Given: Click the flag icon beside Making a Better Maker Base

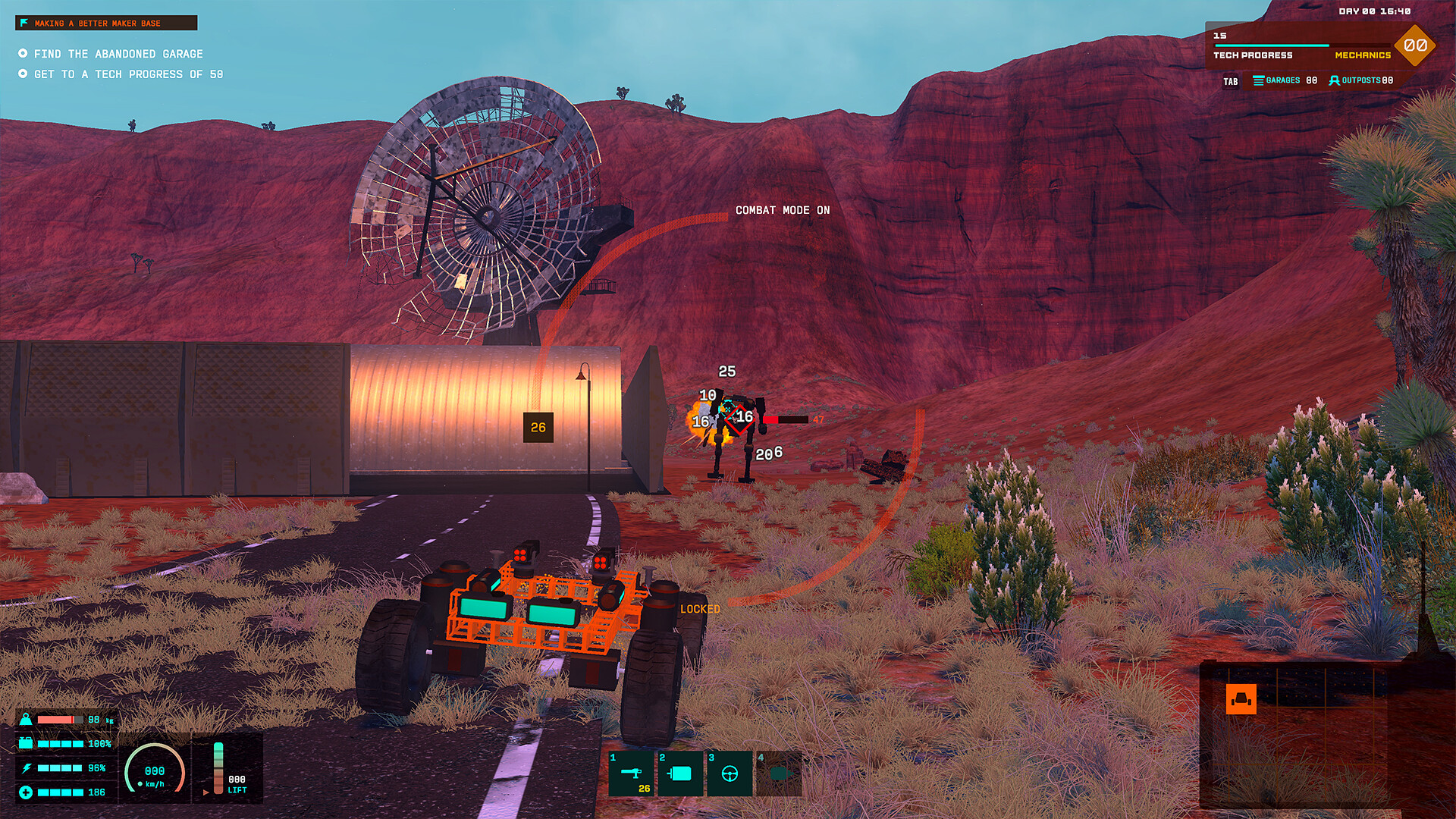Looking at the screenshot, I should [25, 24].
